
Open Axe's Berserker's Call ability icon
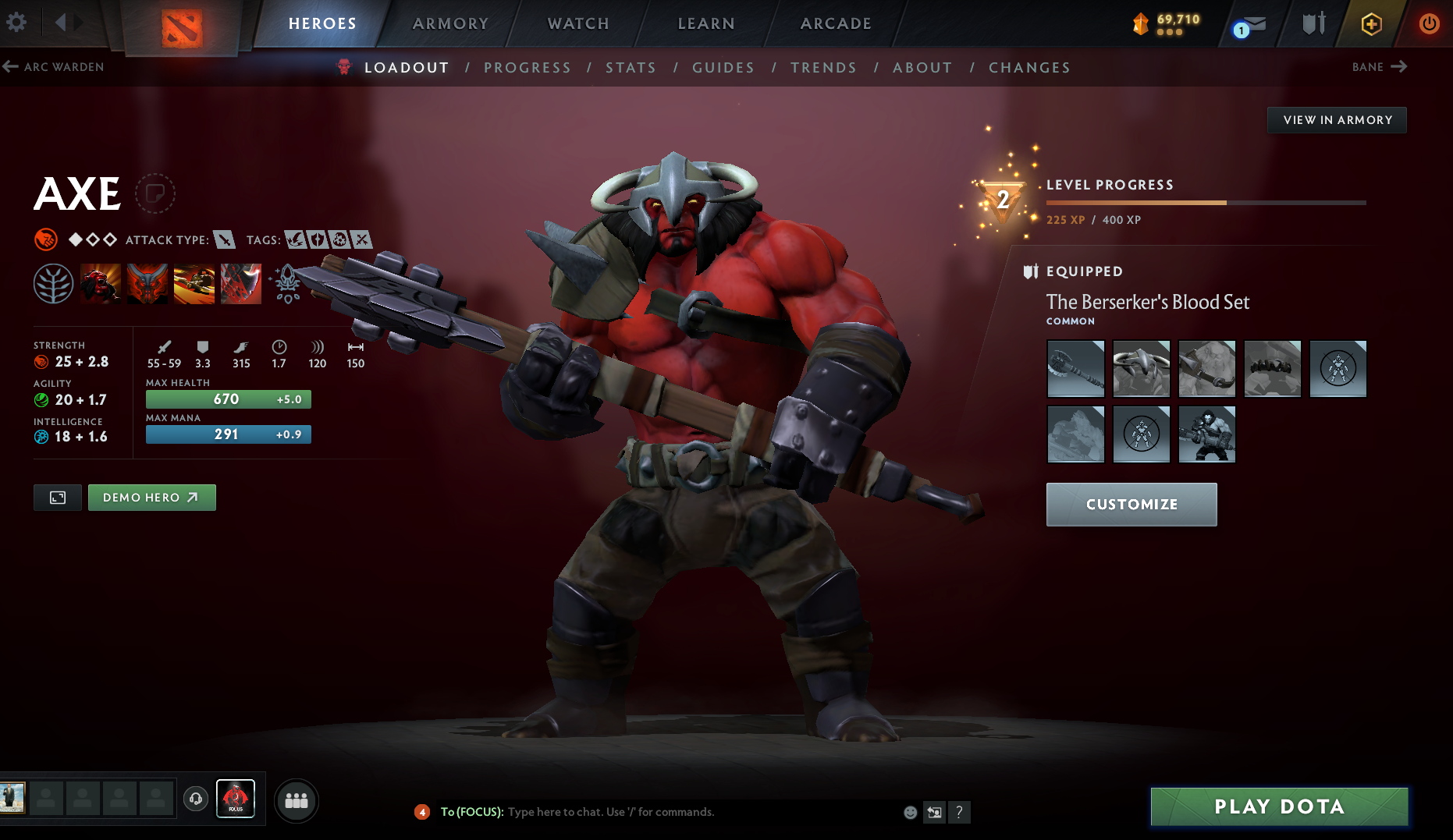[x=101, y=284]
